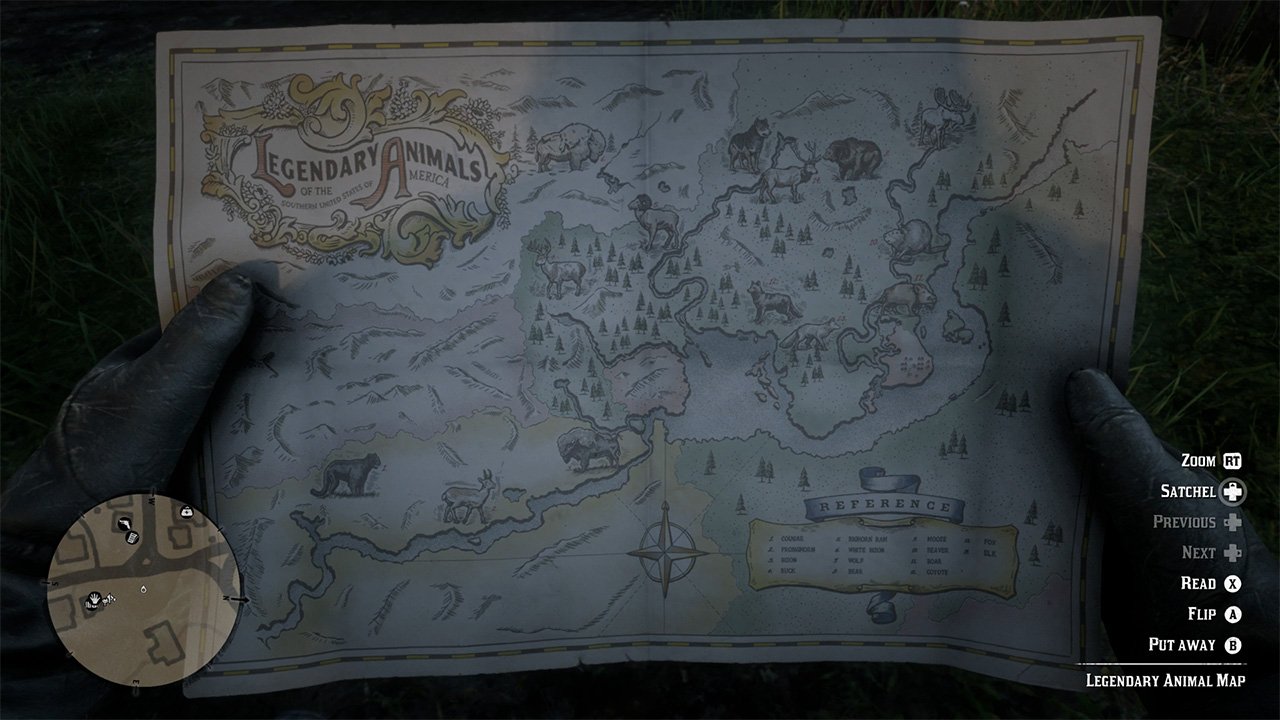1280x720 pixels.
Task: Select COUGAR in the Reference legend
Action: (x=793, y=538)
